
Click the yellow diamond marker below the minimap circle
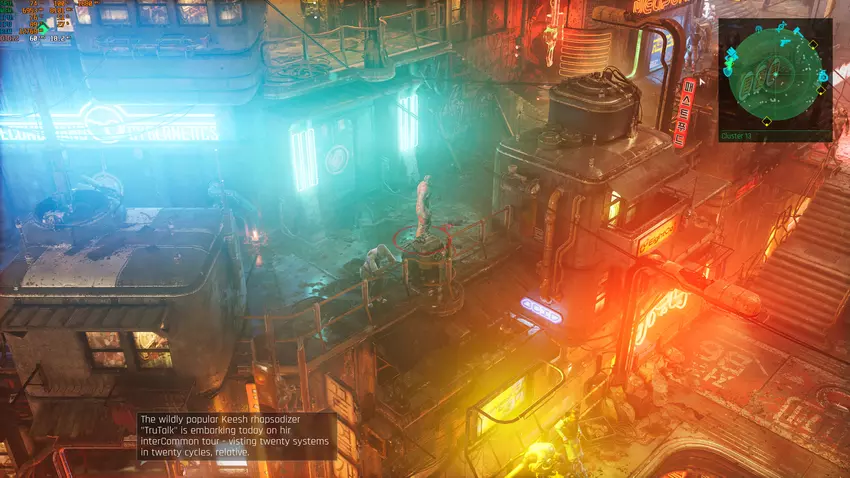pos(766,121)
